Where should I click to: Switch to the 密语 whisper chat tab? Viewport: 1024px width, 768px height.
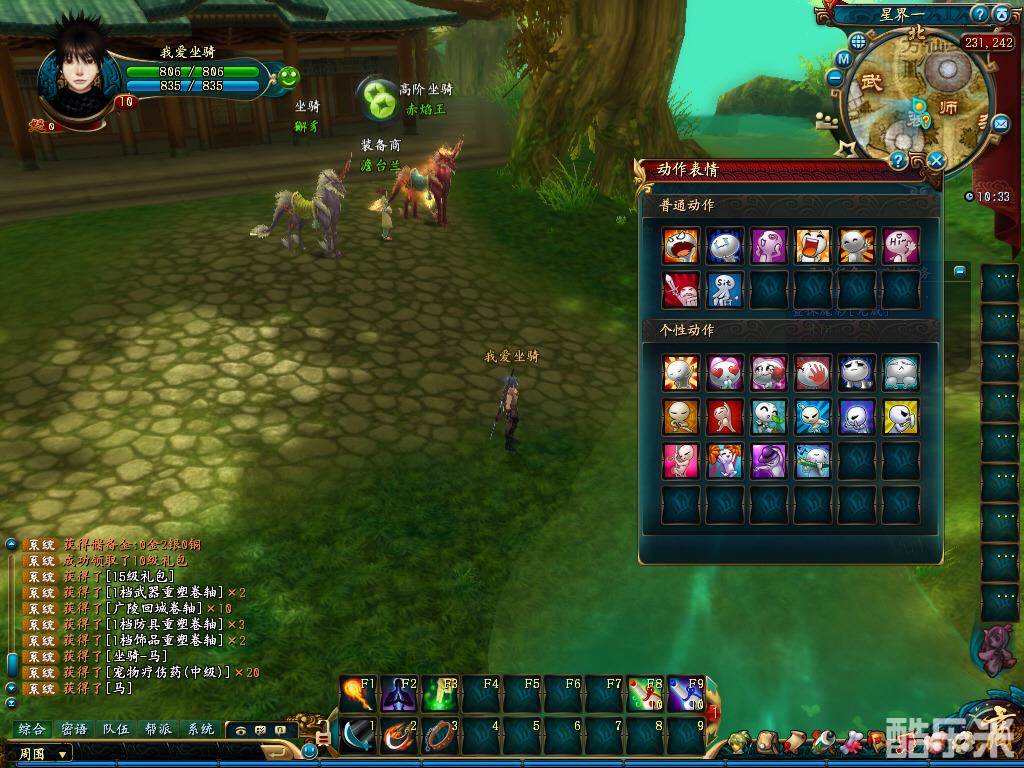pyautogui.click(x=74, y=730)
